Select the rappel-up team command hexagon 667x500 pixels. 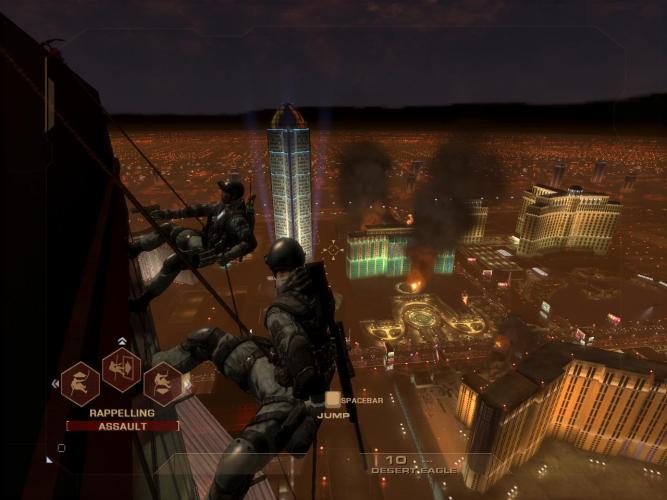[x=80, y=383]
